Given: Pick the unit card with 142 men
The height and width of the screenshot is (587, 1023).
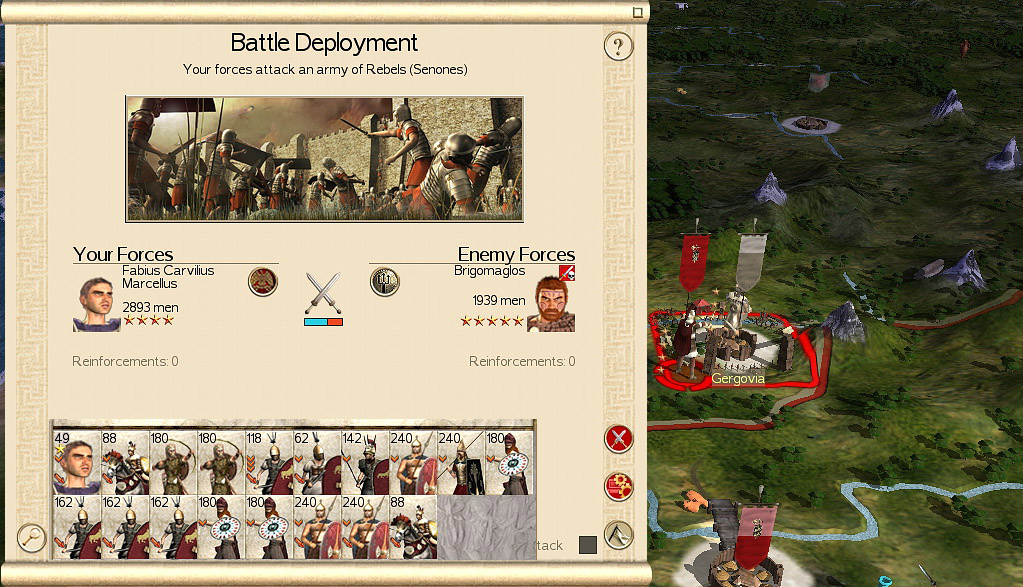Looking at the screenshot, I should [365, 462].
